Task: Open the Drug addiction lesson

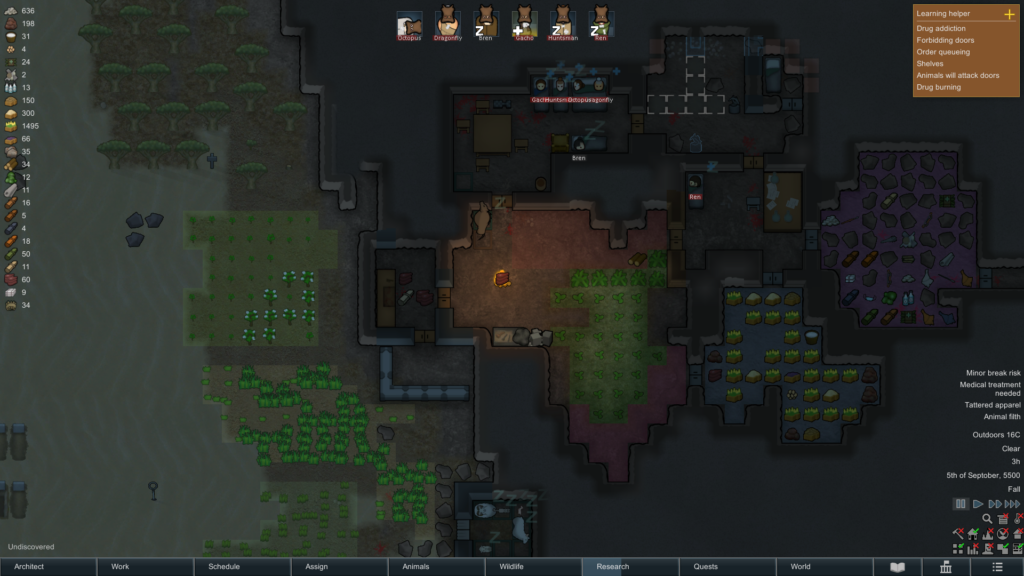Action: (941, 28)
